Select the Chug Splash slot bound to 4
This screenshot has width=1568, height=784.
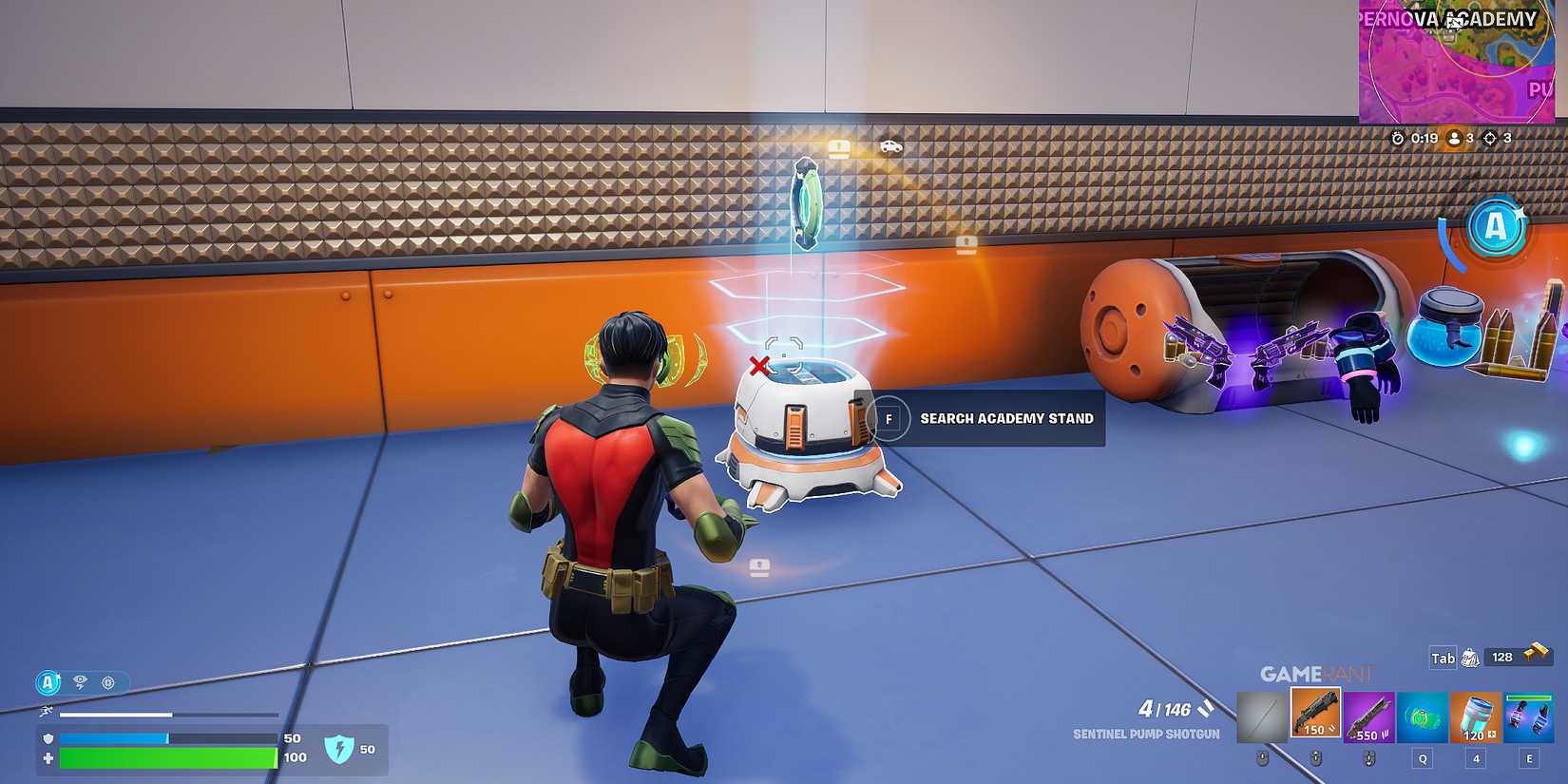point(1475,715)
